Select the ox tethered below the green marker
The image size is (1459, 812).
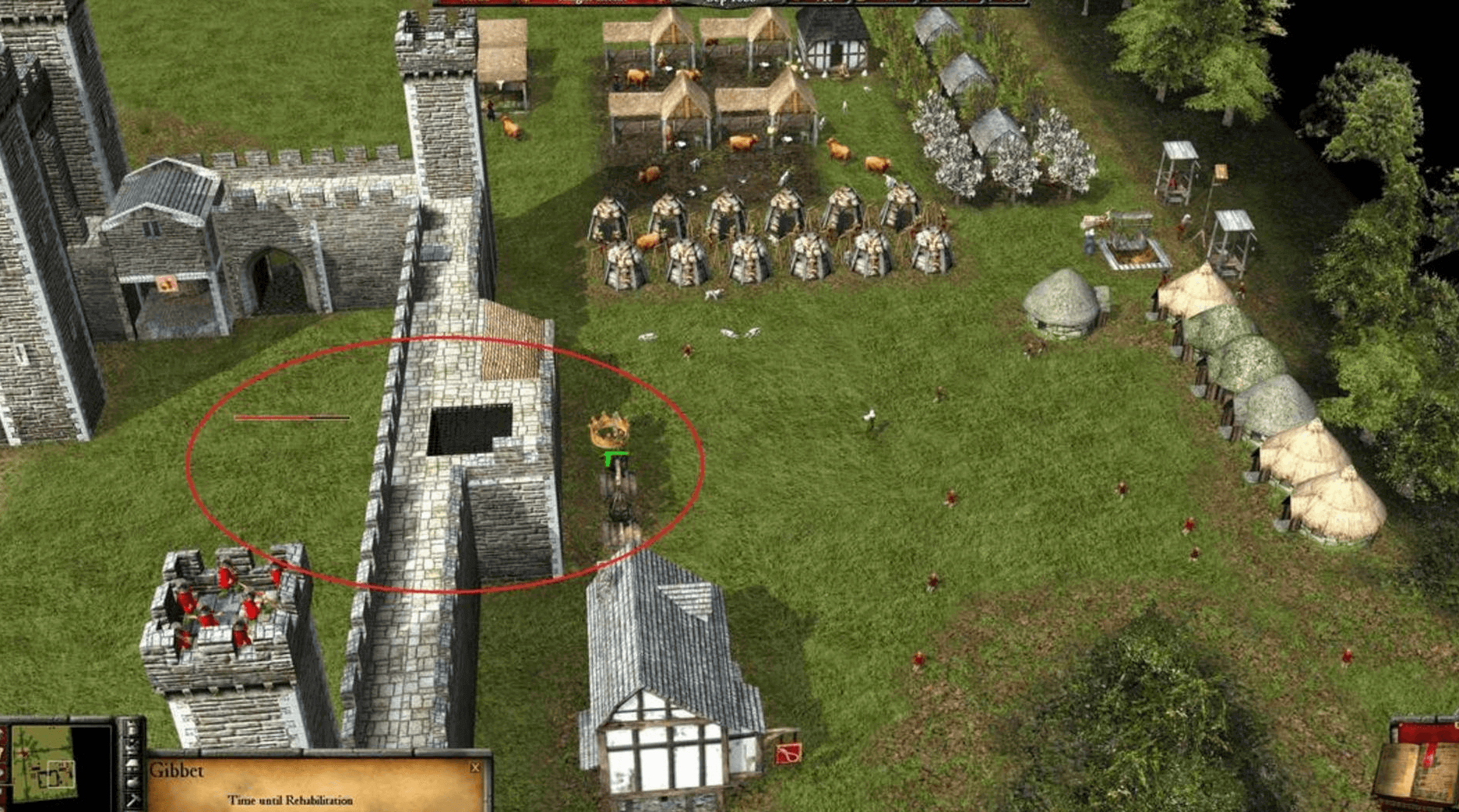[619, 510]
